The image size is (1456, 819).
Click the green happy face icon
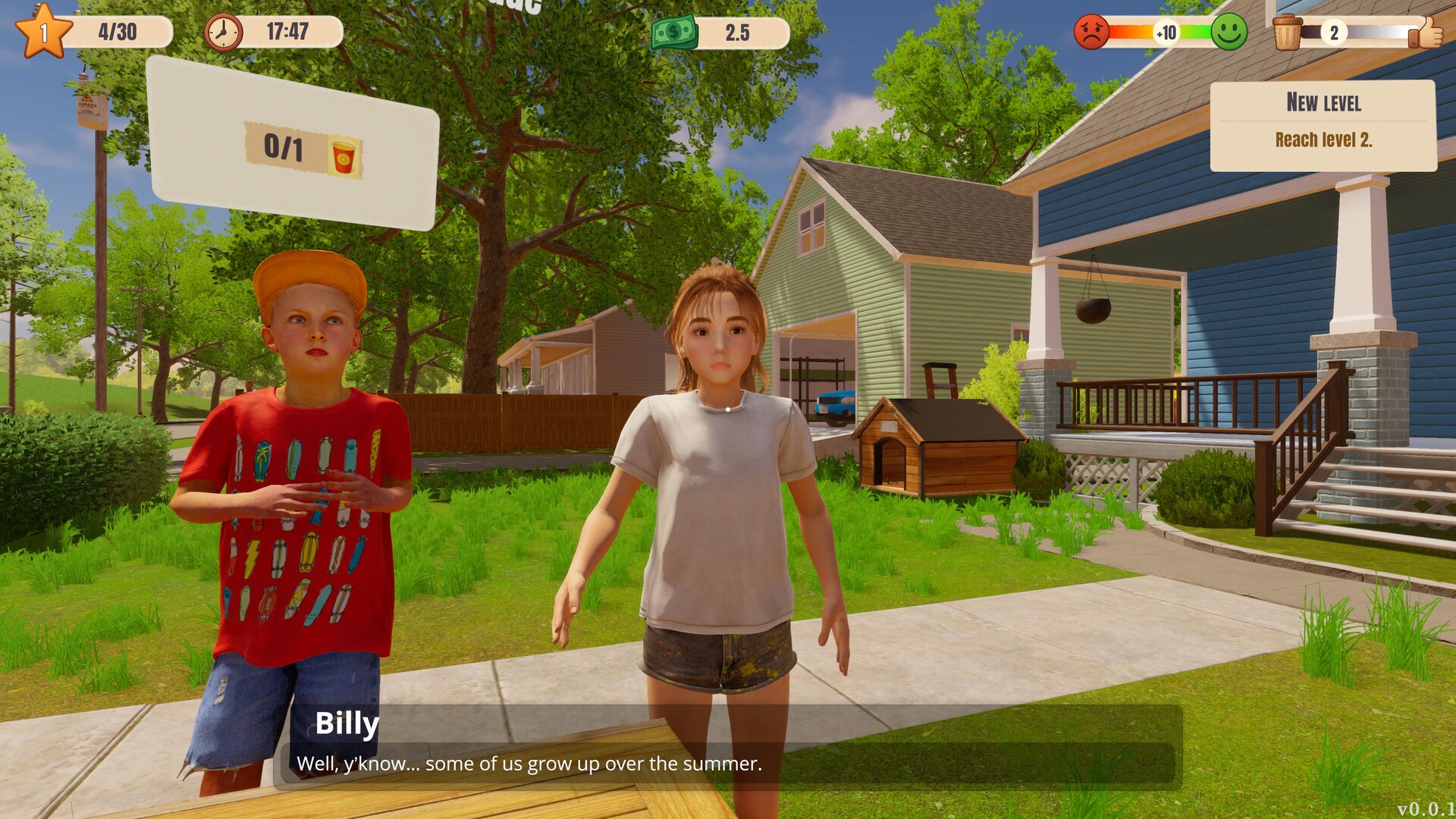[1228, 32]
